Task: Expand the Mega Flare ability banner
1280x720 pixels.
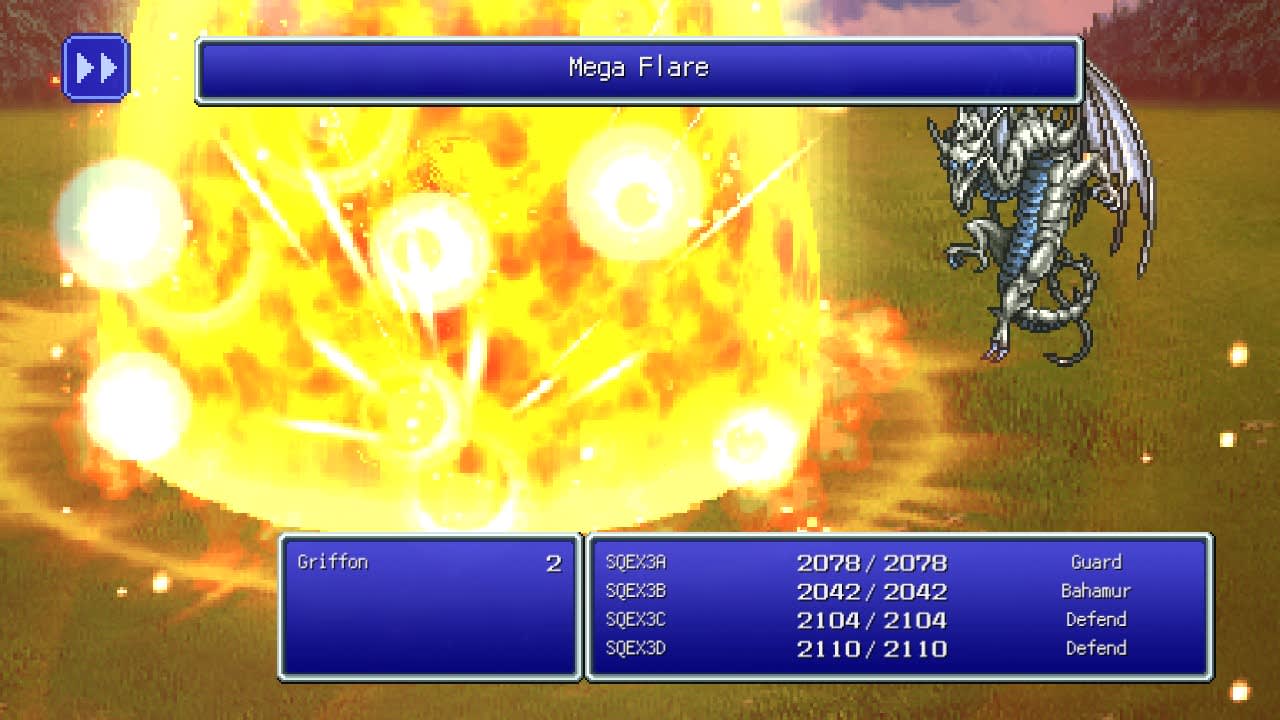Action: pos(640,68)
